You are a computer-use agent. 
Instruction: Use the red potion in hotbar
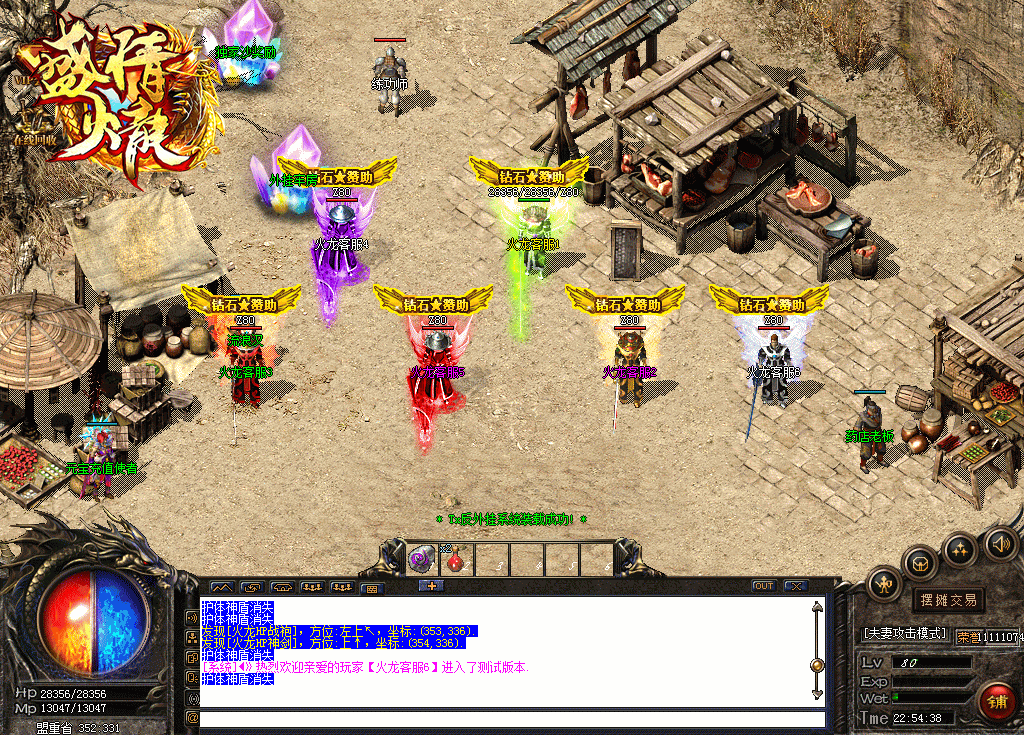(x=455, y=560)
